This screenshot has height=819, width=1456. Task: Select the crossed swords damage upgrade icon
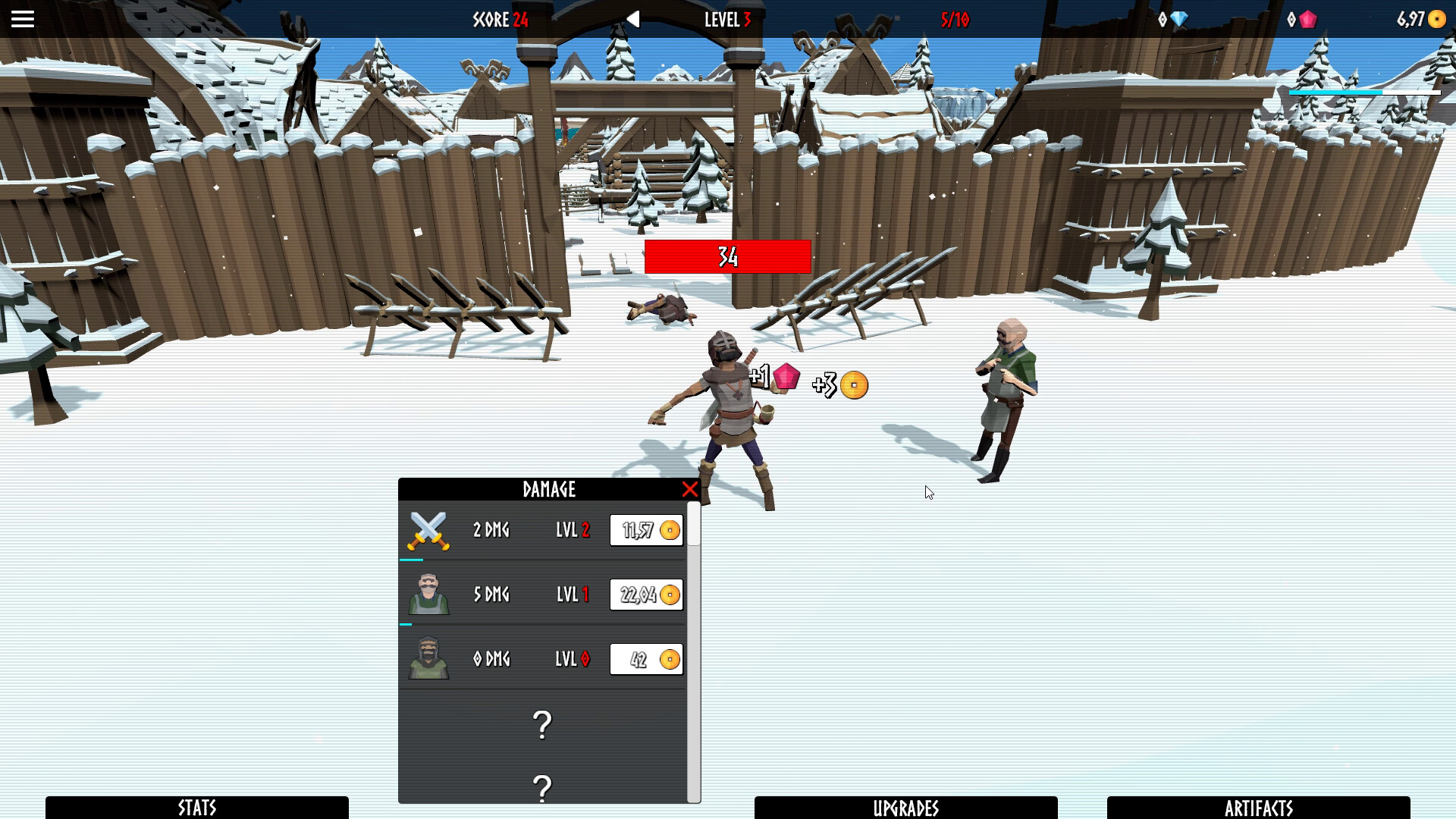point(428,529)
